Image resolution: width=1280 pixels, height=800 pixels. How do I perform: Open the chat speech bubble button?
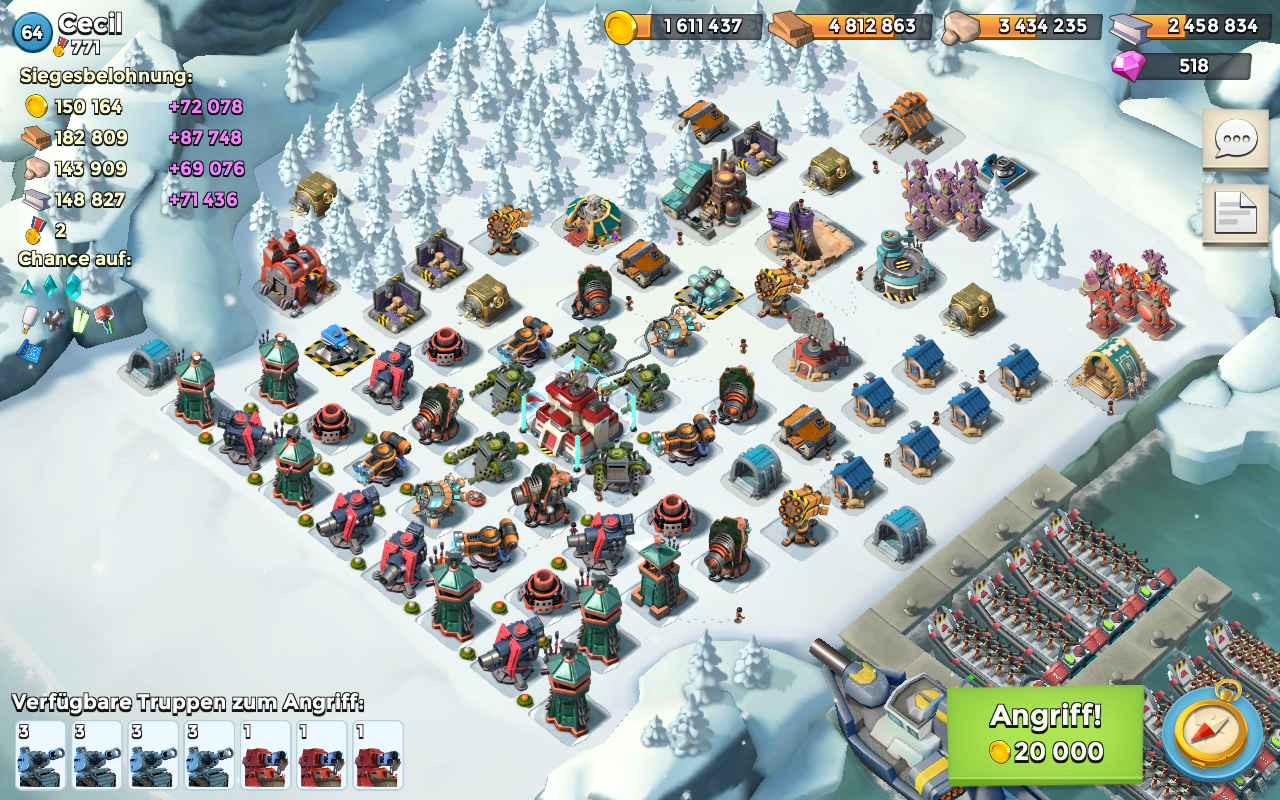click(1234, 141)
